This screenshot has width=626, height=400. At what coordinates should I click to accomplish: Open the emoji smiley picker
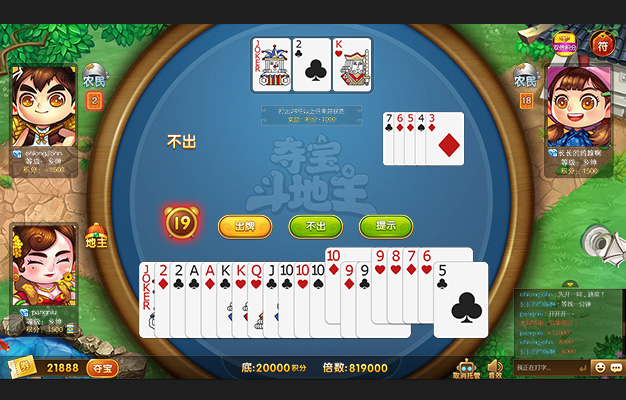point(600,367)
